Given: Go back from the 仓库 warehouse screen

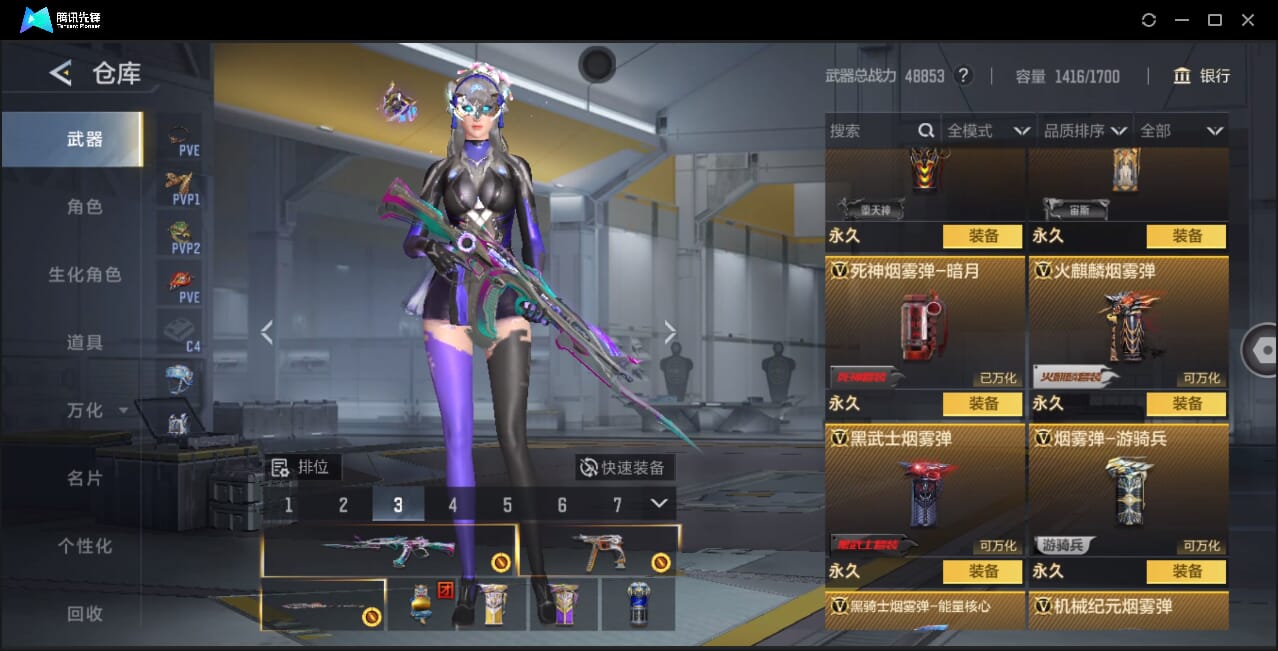Looking at the screenshot, I should coord(61,73).
